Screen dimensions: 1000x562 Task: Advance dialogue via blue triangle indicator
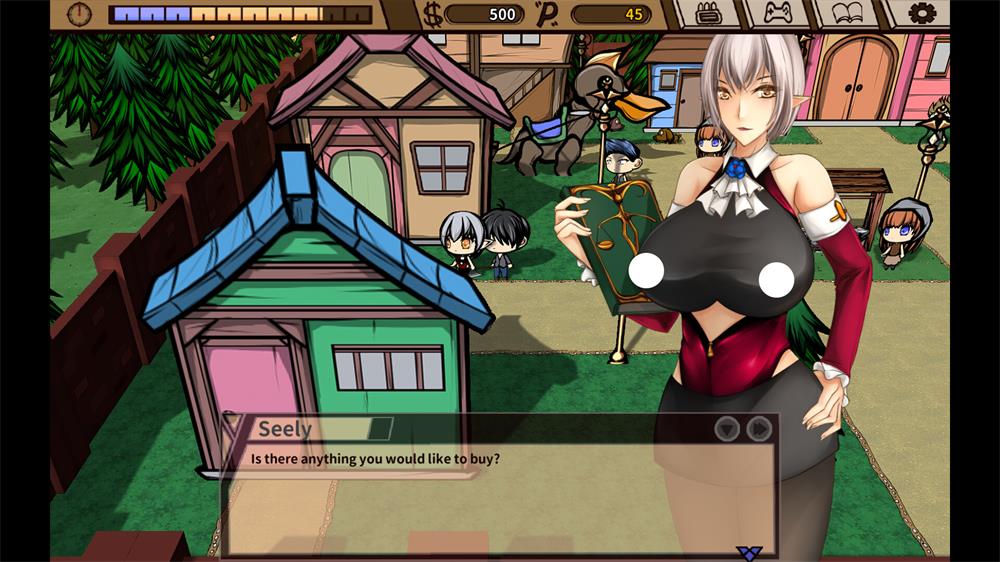click(748, 551)
